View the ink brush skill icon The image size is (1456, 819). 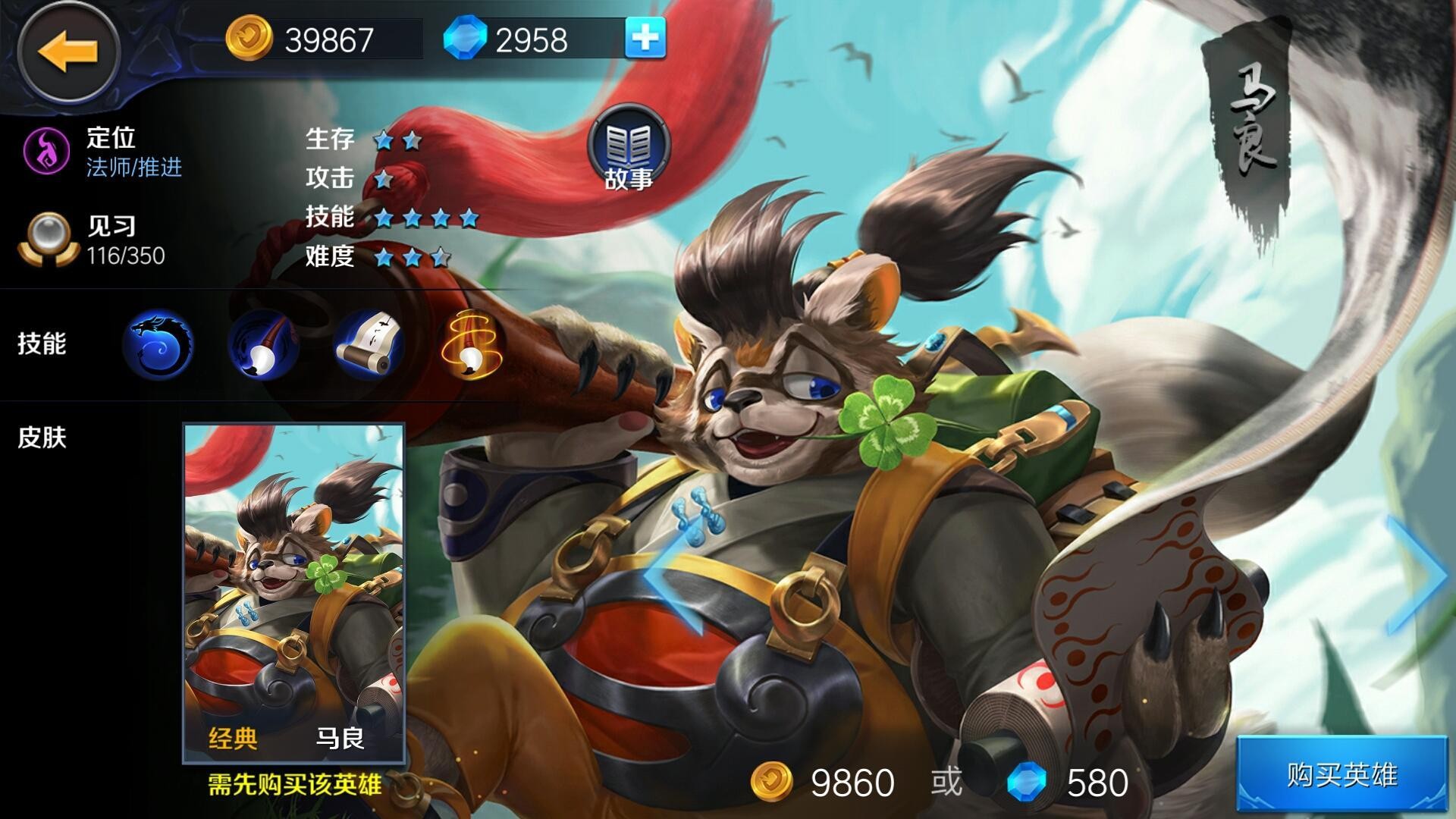[x=264, y=345]
